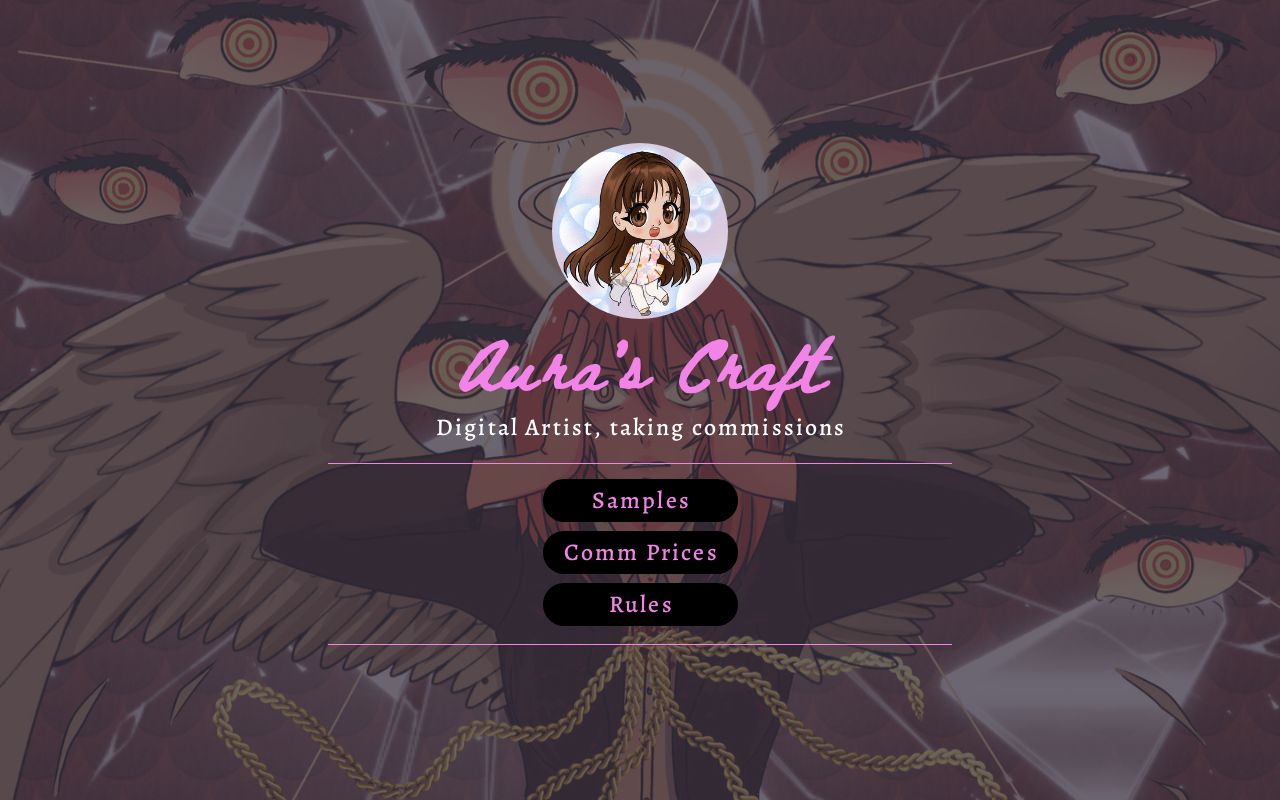Viewport: 1280px width, 800px height.
Task: Click the pink divider below the buttons
Action: coord(640,644)
